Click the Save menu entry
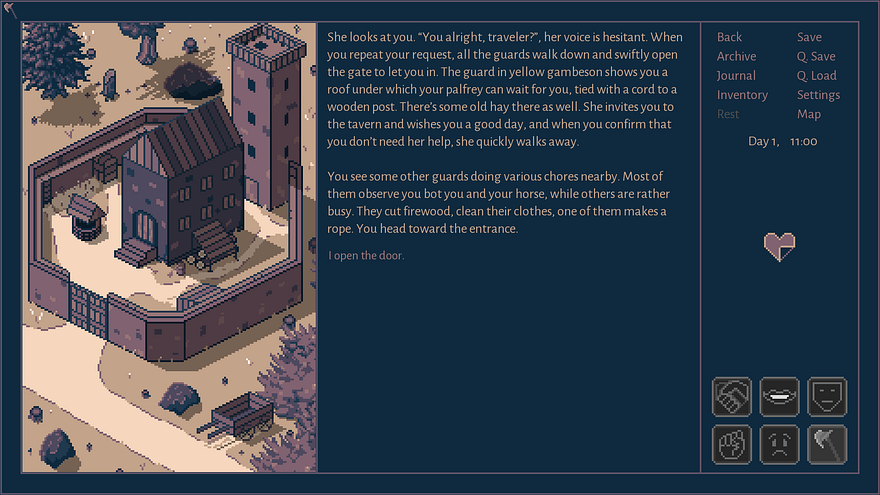 [809, 37]
